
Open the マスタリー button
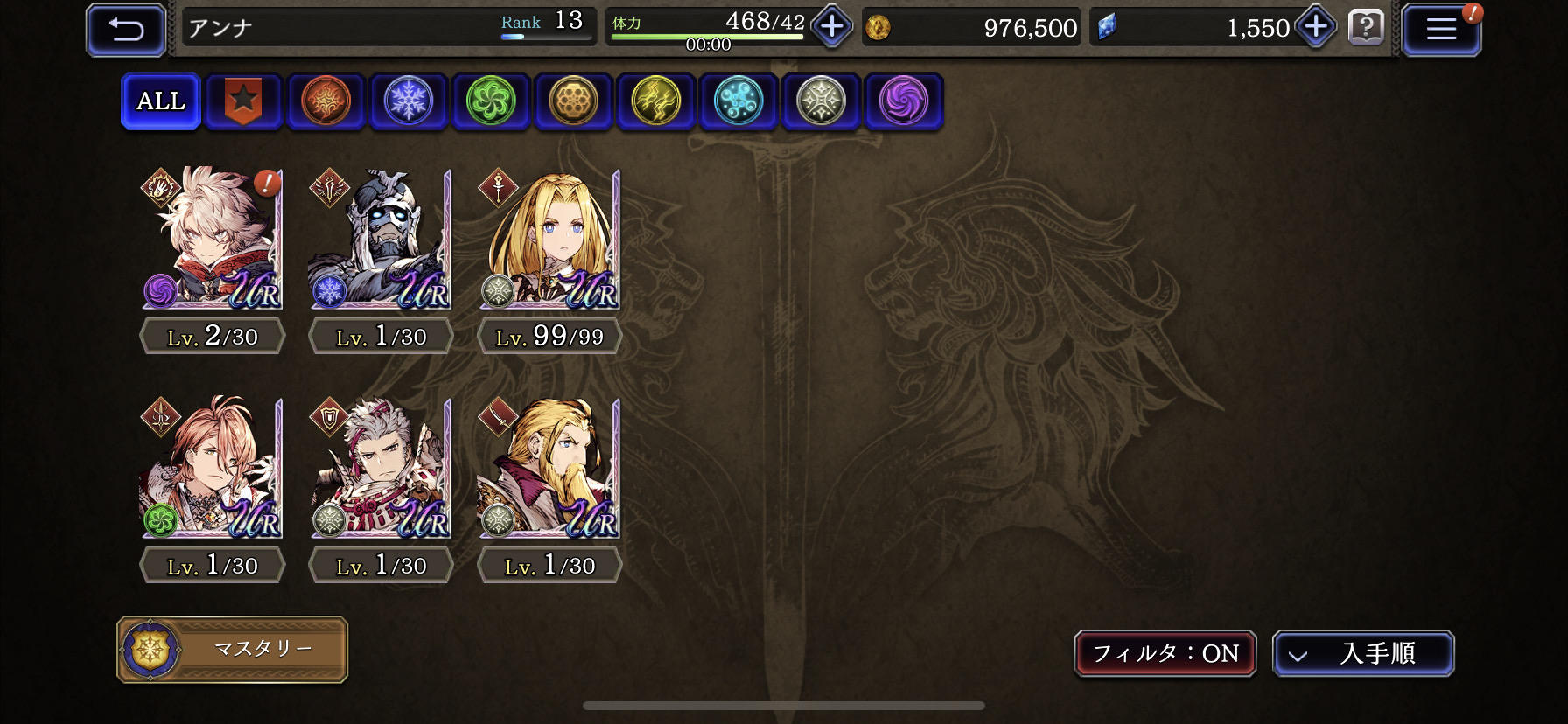(x=232, y=649)
